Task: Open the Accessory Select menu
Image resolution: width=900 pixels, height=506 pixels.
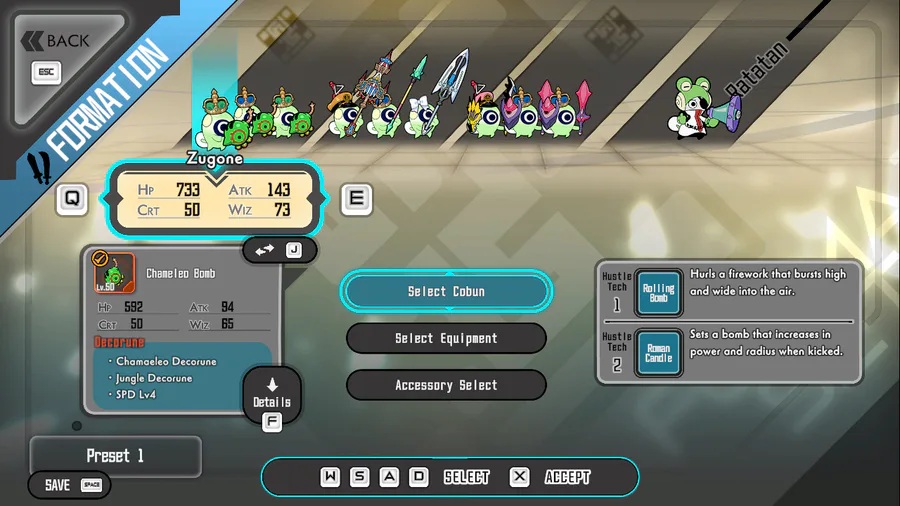Action: 446,385
